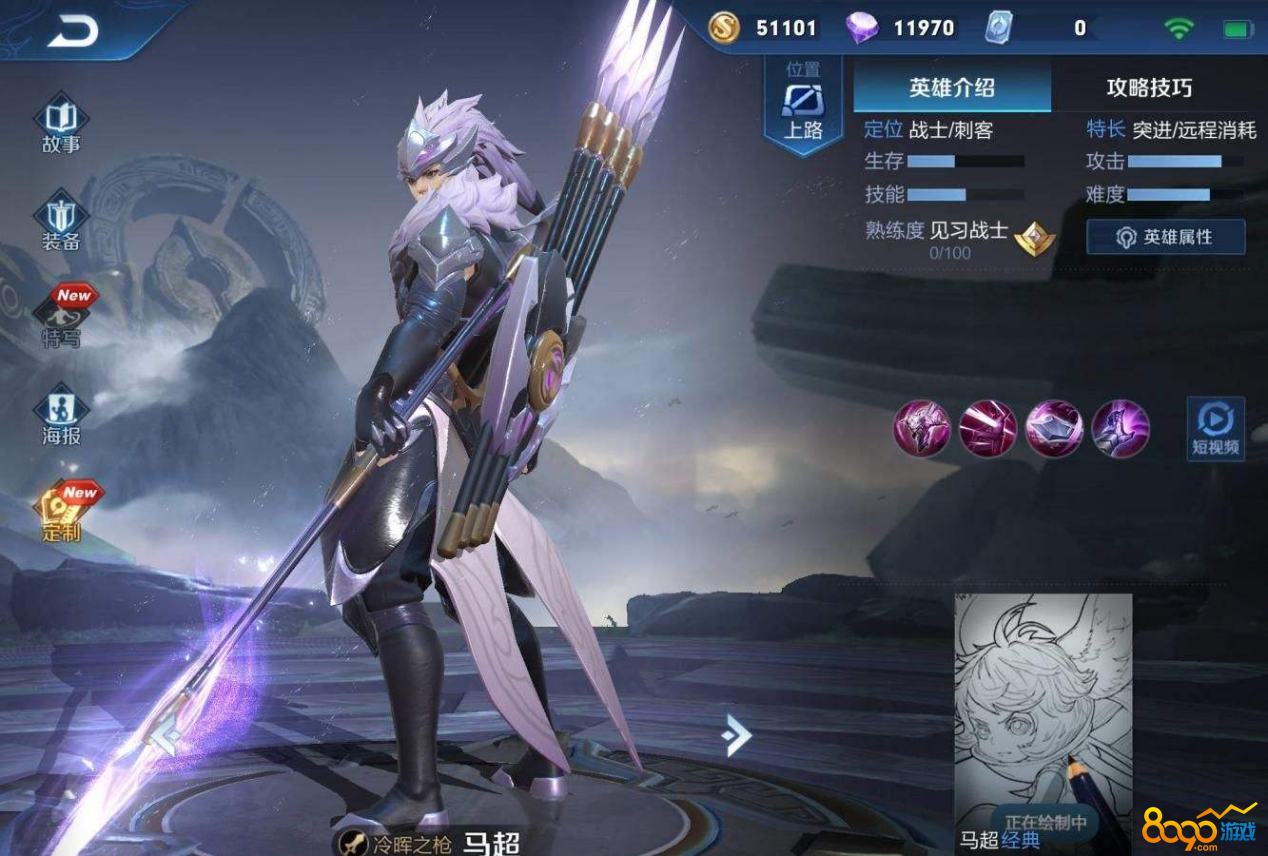The image size is (1268, 856).
Task: Select the fourth skill icon
Action: tap(1120, 428)
